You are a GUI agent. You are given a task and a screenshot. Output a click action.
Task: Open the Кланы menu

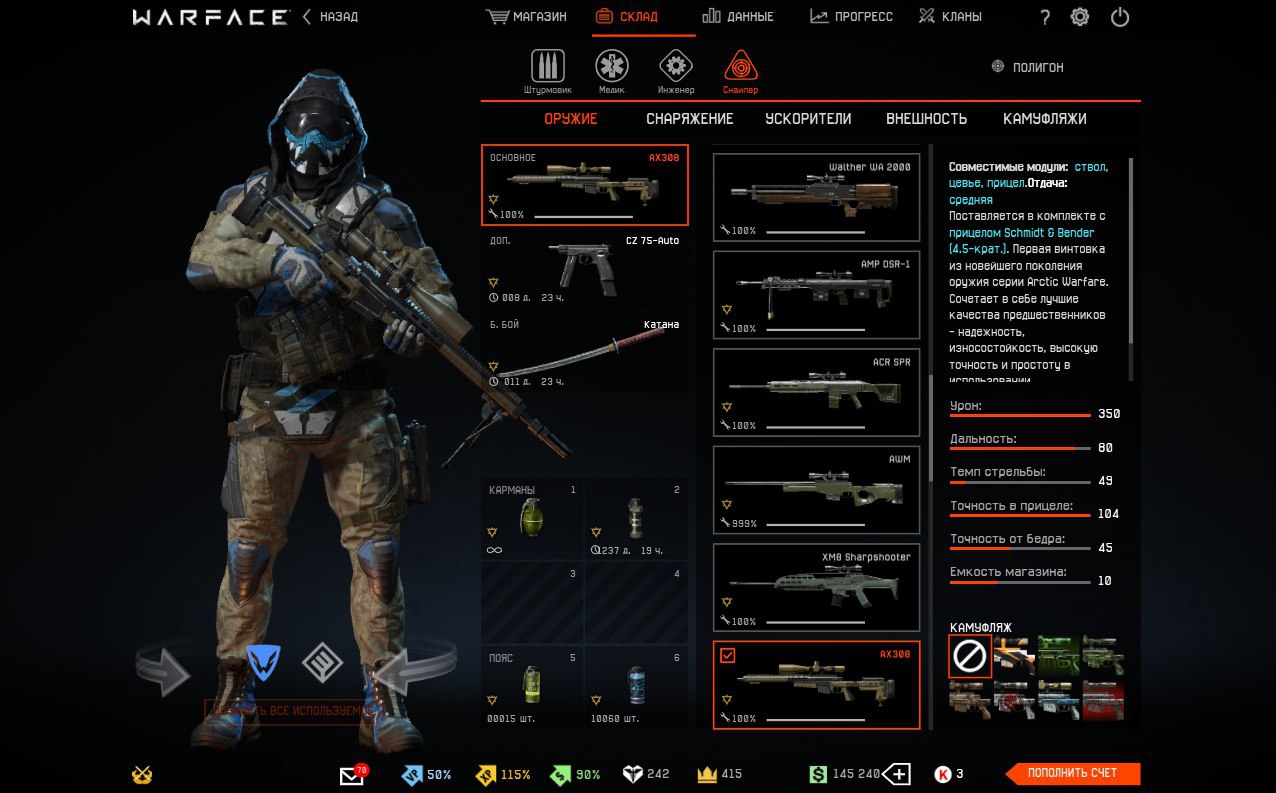pyautogui.click(x=950, y=17)
